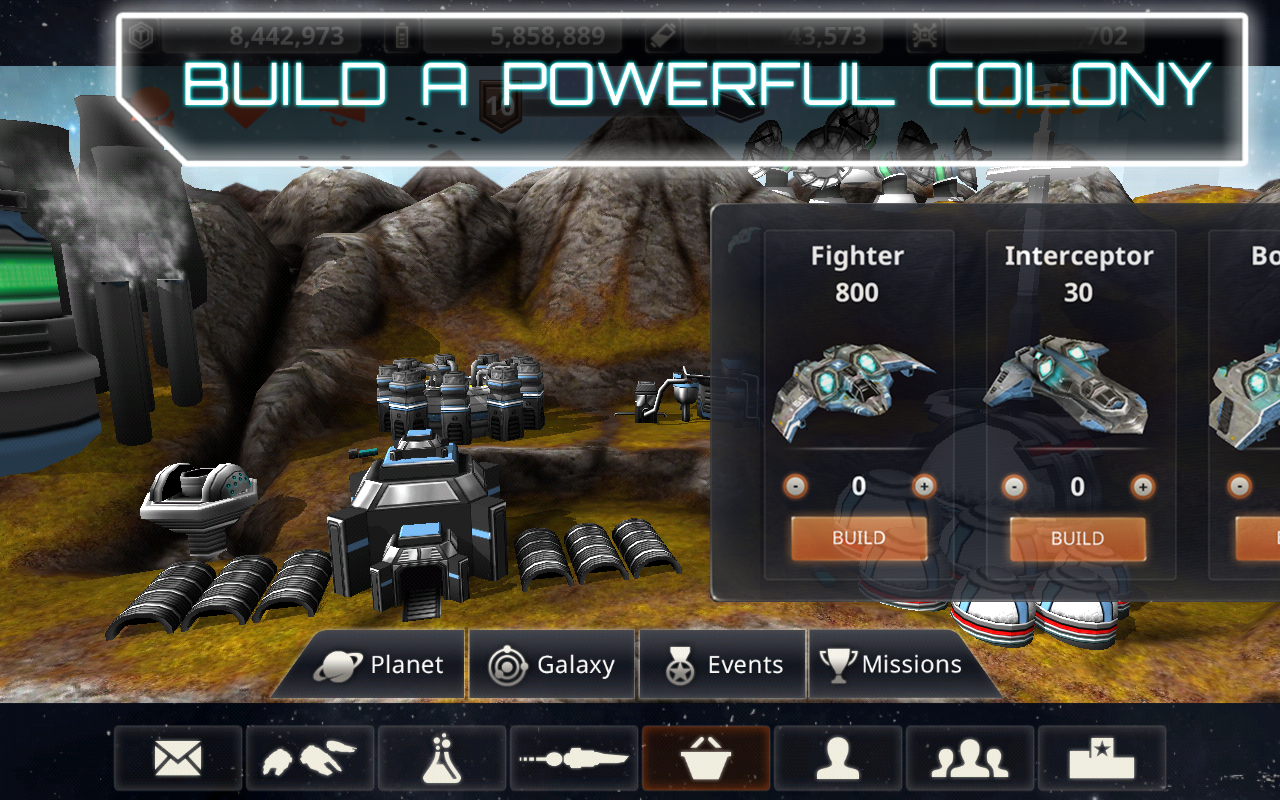Open the shop basket
This screenshot has height=800, width=1280.
click(705, 757)
